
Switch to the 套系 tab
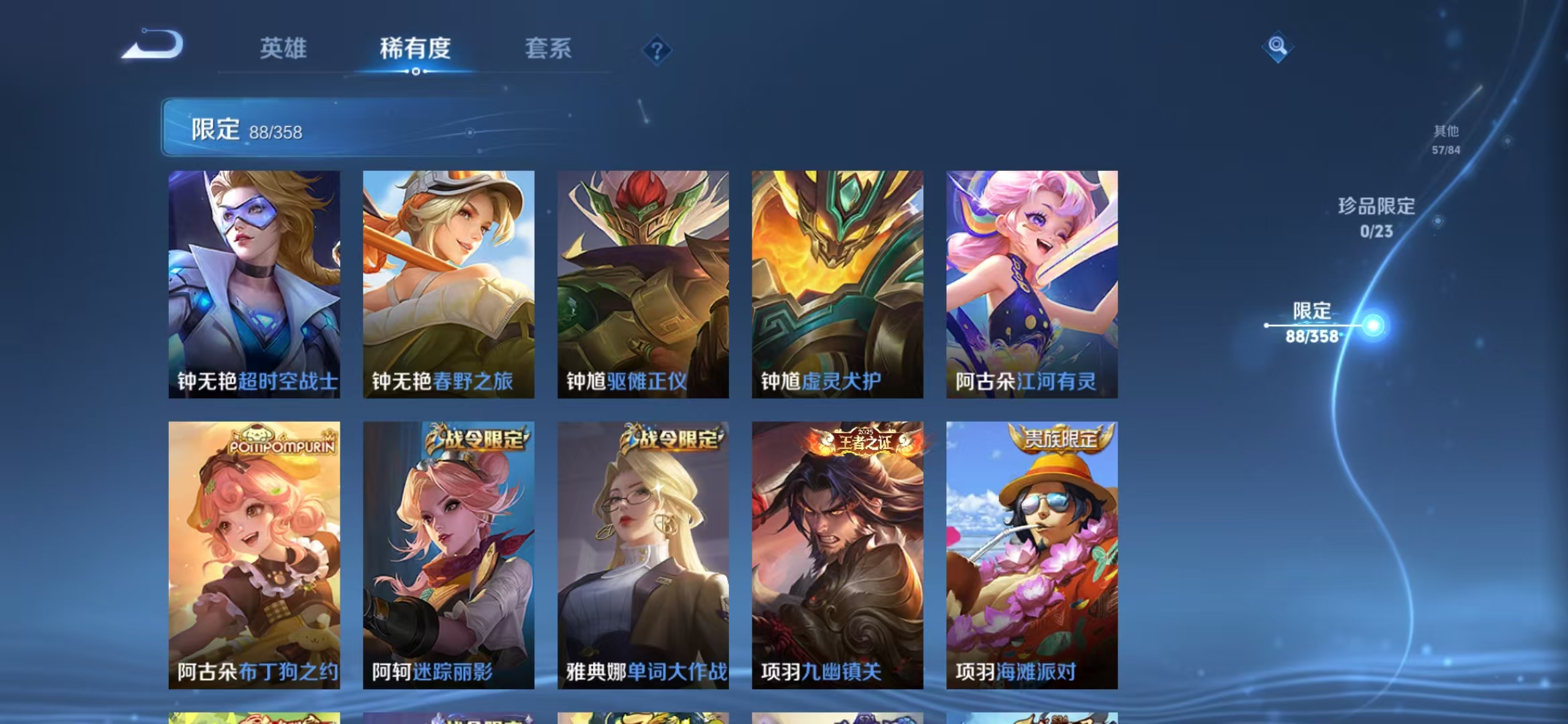coord(549,48)
